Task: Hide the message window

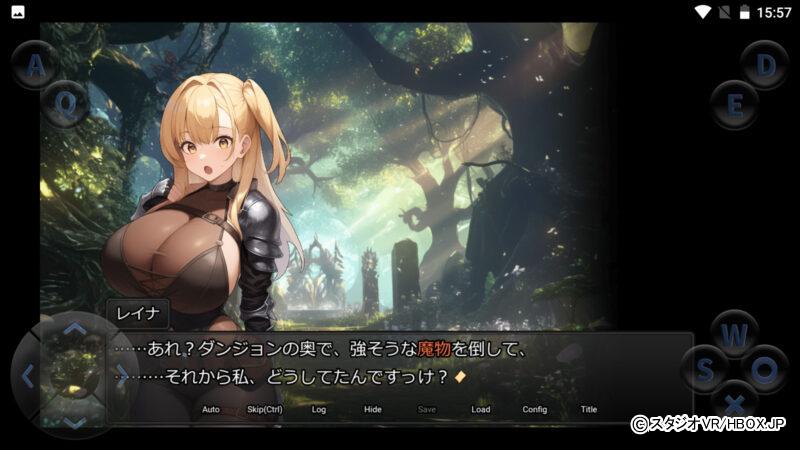Action: tap(373, 409)
